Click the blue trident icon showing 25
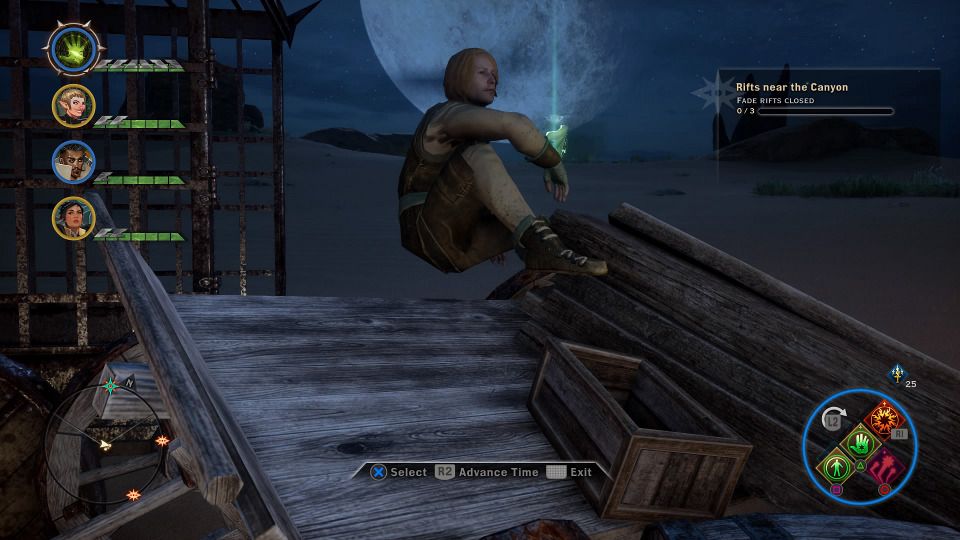Screen dimensions: 960x540 tap(896, 373)
